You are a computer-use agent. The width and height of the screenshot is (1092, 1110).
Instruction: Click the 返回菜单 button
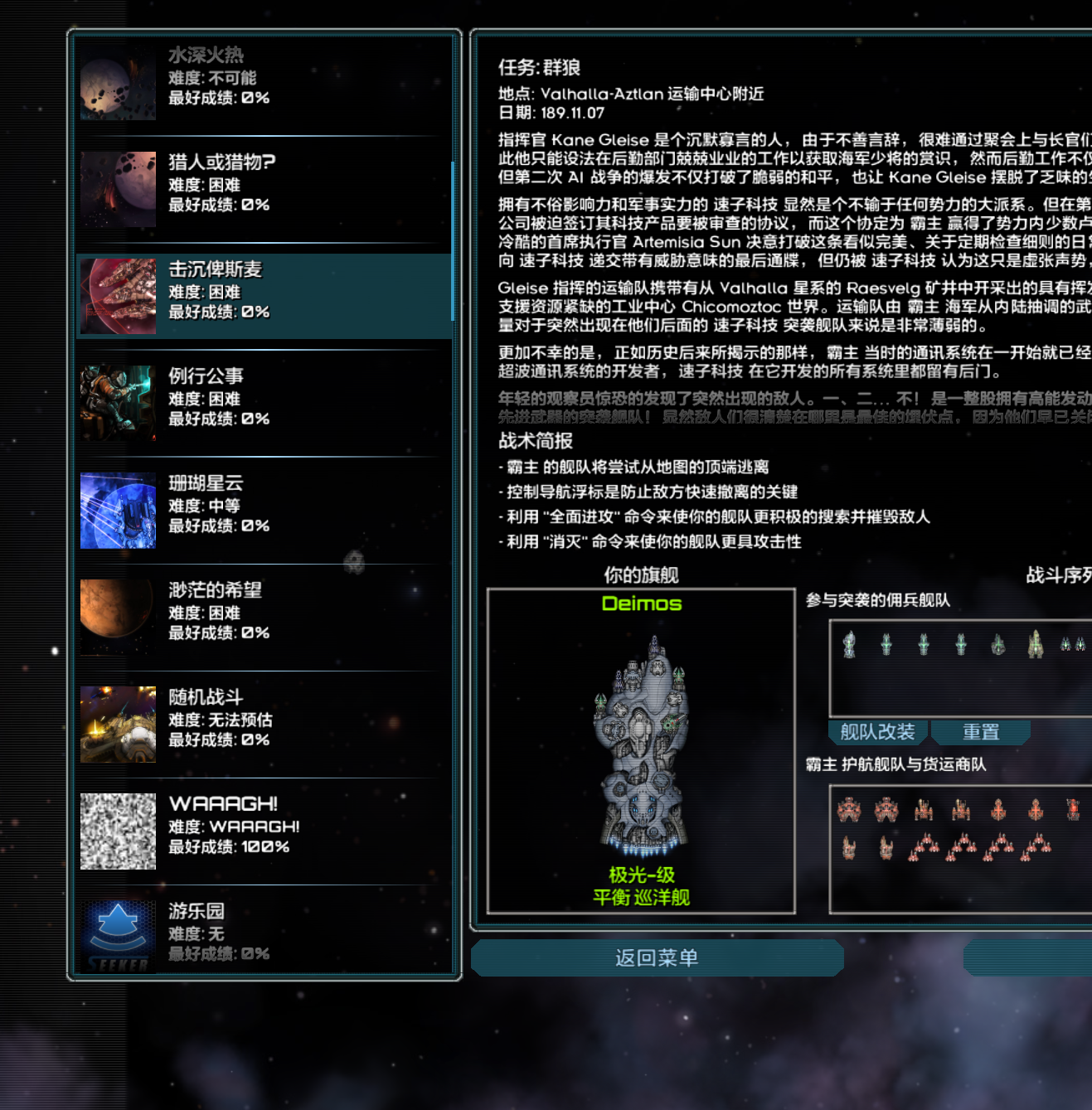(x=657, y=957)
